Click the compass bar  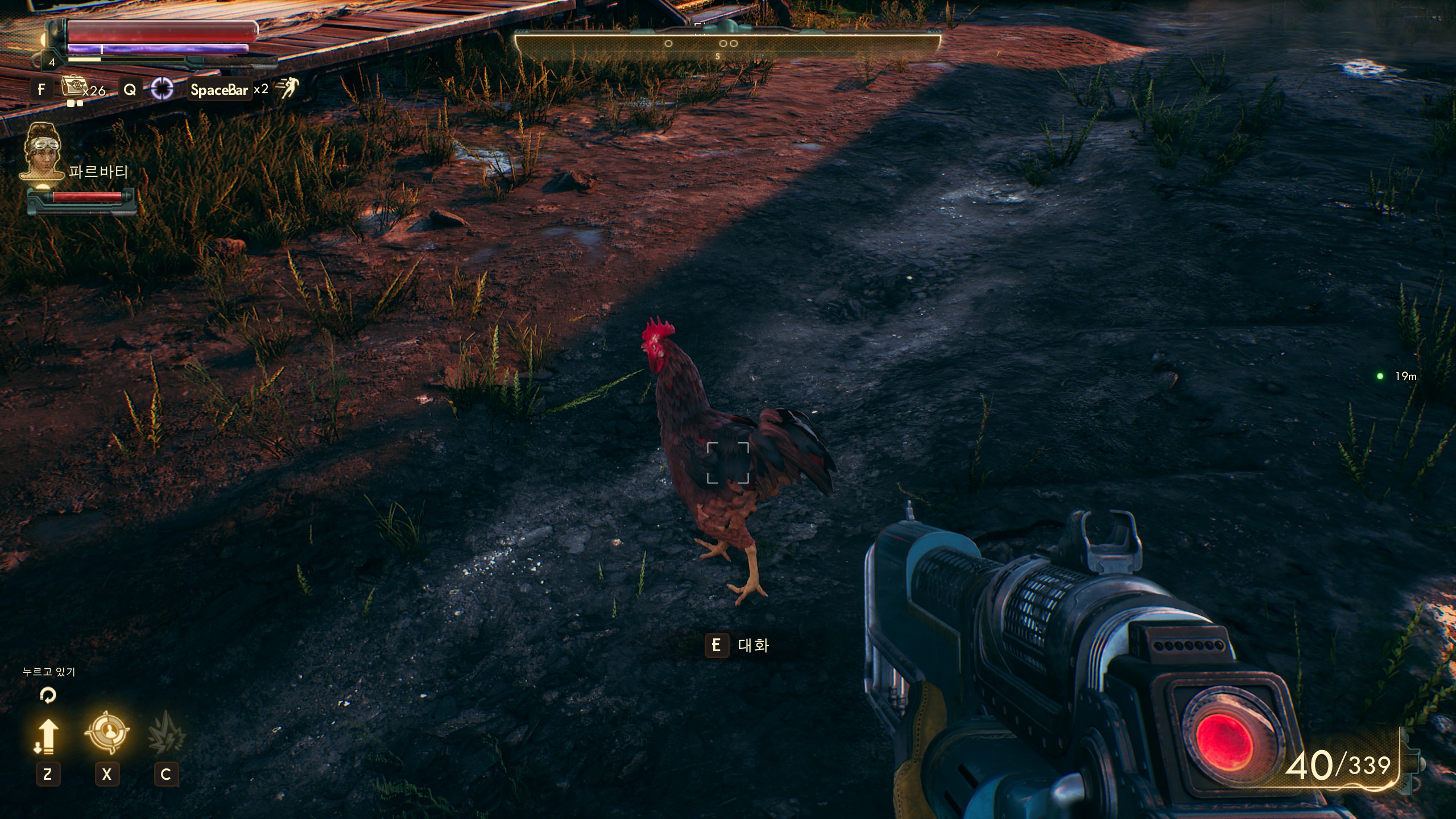pyautogui.click(x=727, y=45)
